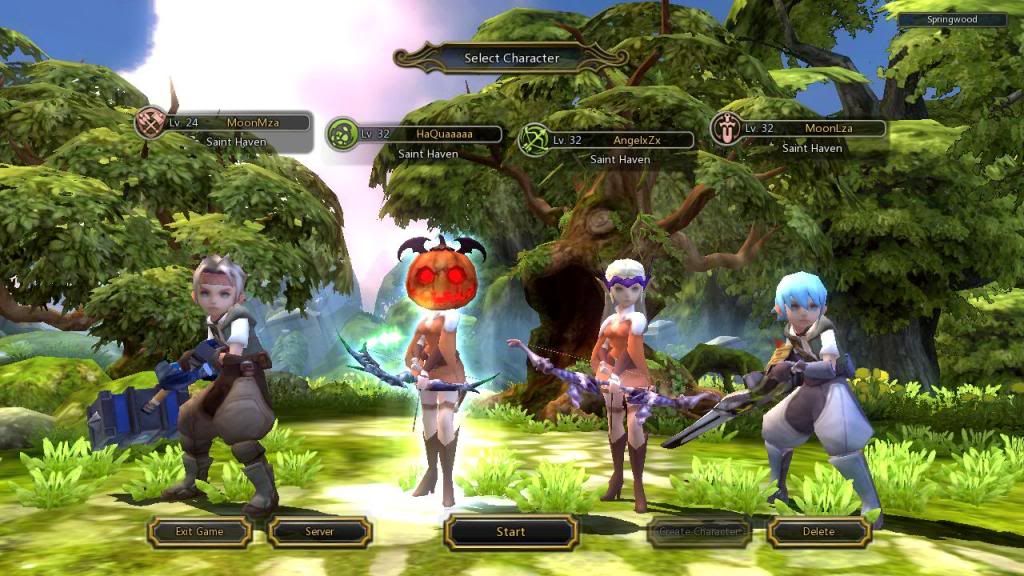This screenshot has width=1024, height=576.
Task: Exit the game
Action: point(199,532)
